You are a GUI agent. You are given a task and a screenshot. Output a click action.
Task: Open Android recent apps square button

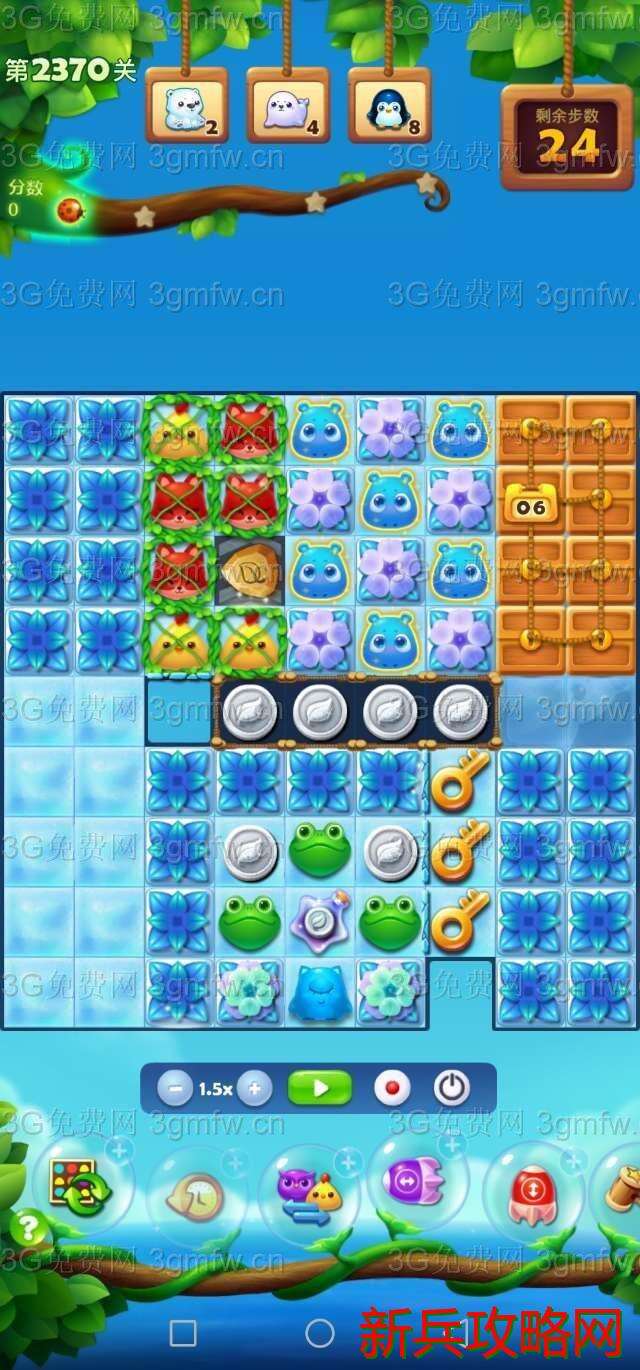(x=183, y=1333)
